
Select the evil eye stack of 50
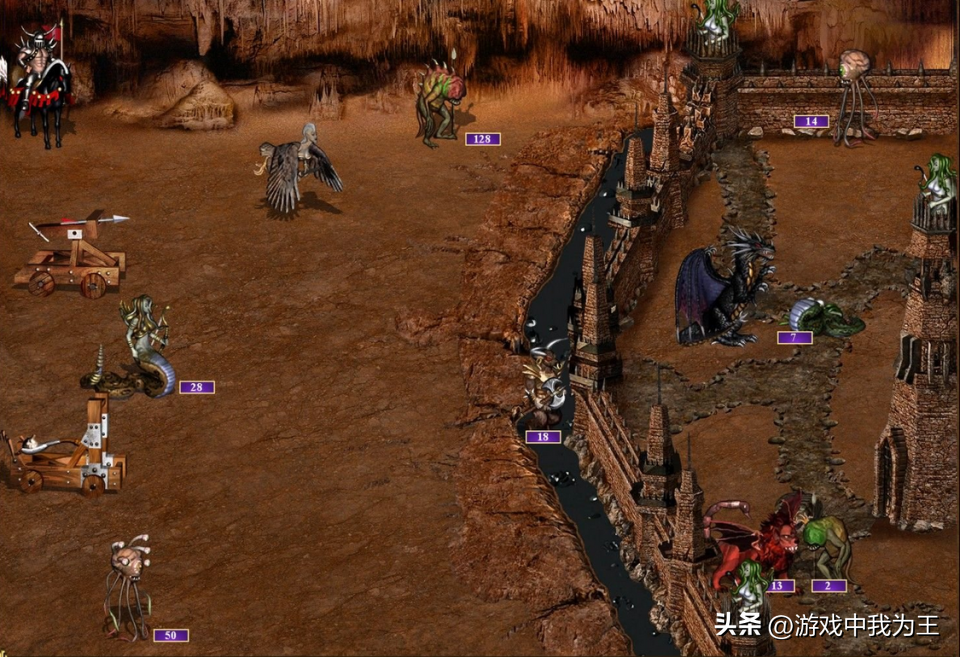(x=128, y=585)
